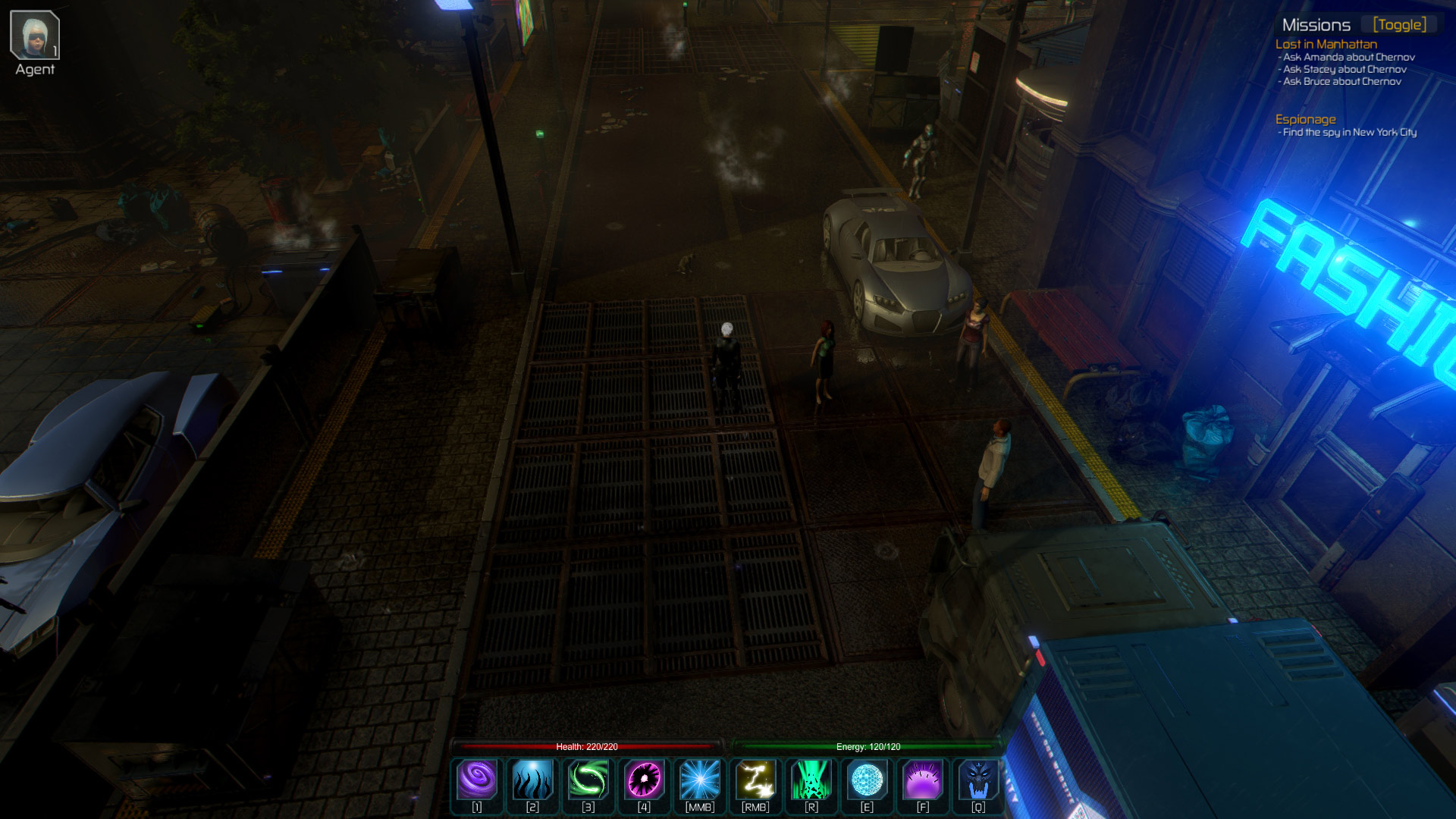Select the blue starburst ability
Image resolution: width=1456 pixels, height=819 pixels.
tap(700, 780)
